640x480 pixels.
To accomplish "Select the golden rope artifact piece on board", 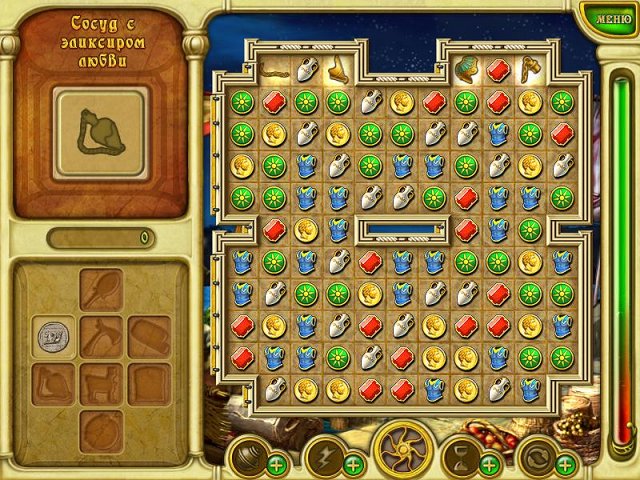I will click(275, 72).
